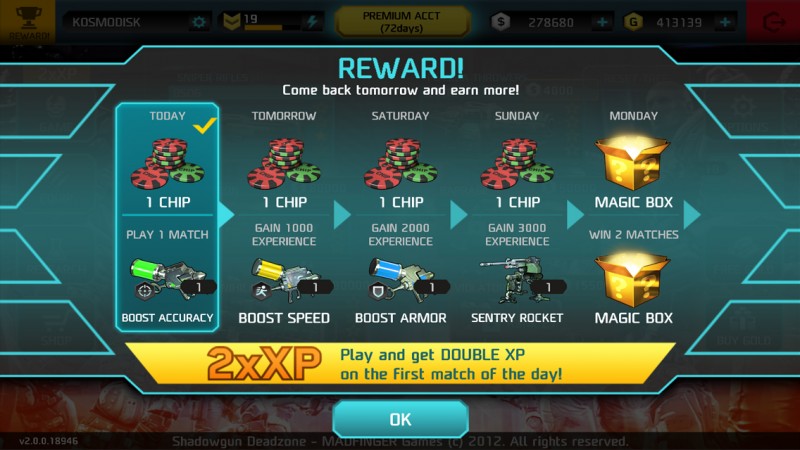Select the Boost Speed item
This screenshot has height=450, width=800.
pyautogui.click(x=284, y=285)
